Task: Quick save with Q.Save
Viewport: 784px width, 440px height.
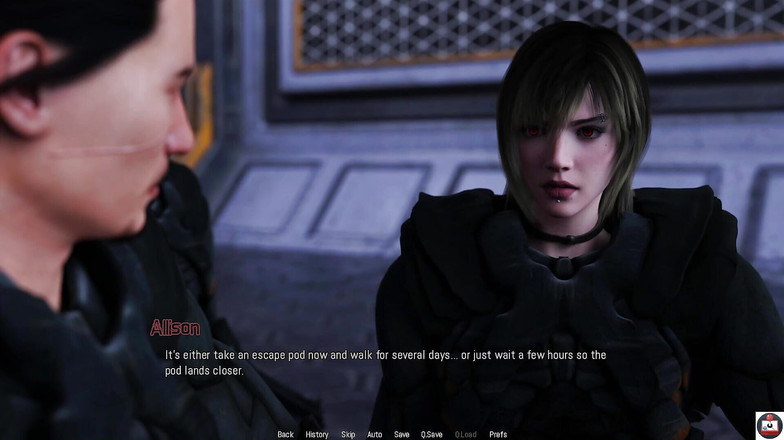Action: click(x=432, y=434)
